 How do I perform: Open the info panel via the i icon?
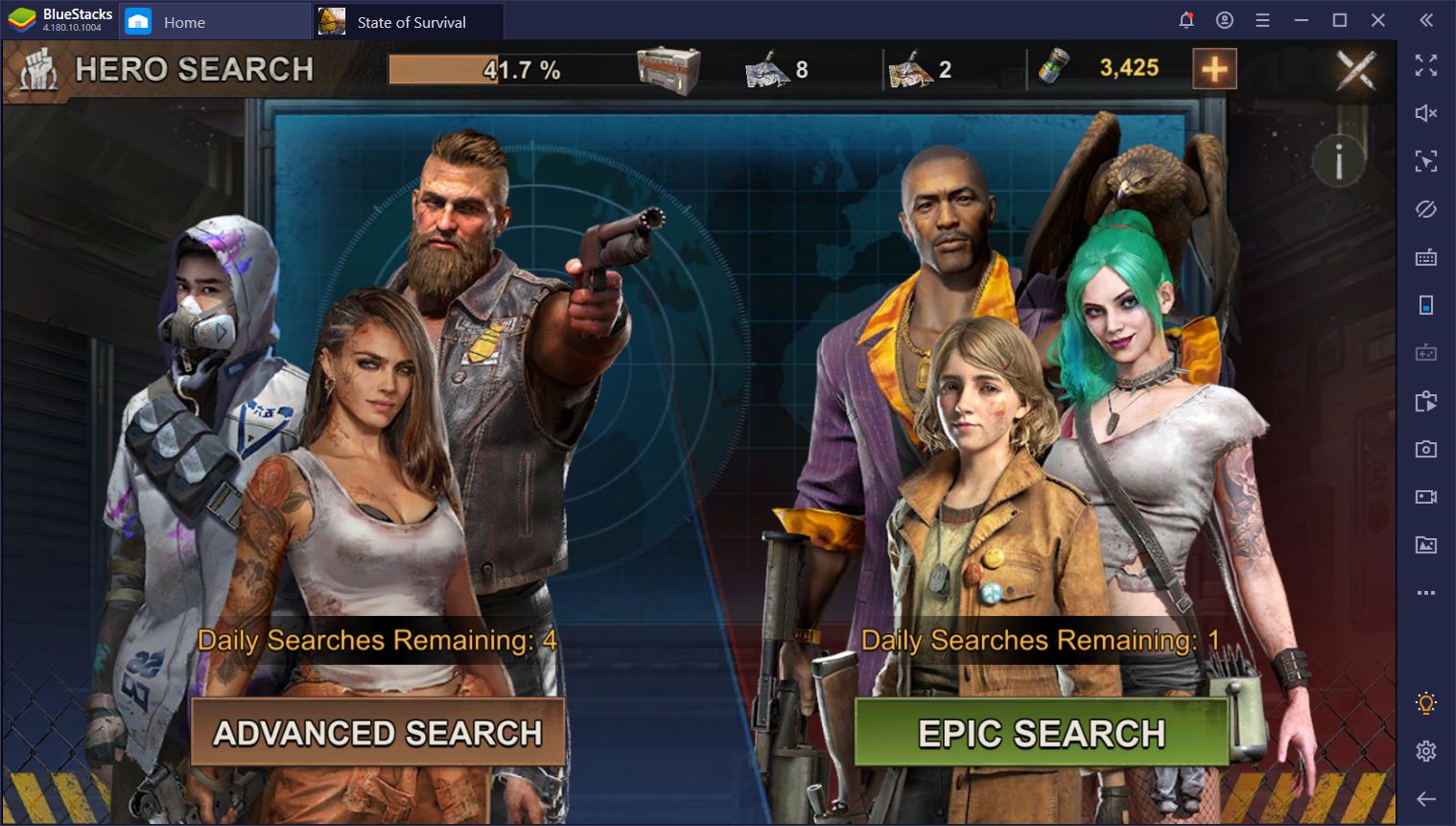tap(1337, 161)
